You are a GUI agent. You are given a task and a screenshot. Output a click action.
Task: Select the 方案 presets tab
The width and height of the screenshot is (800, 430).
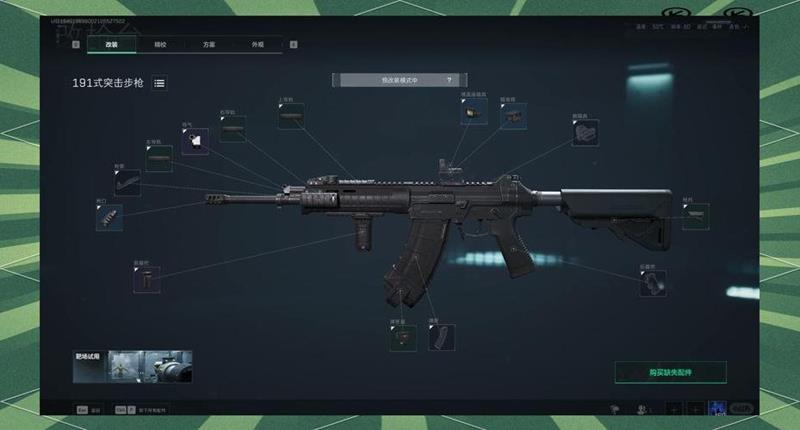(207, 44)
